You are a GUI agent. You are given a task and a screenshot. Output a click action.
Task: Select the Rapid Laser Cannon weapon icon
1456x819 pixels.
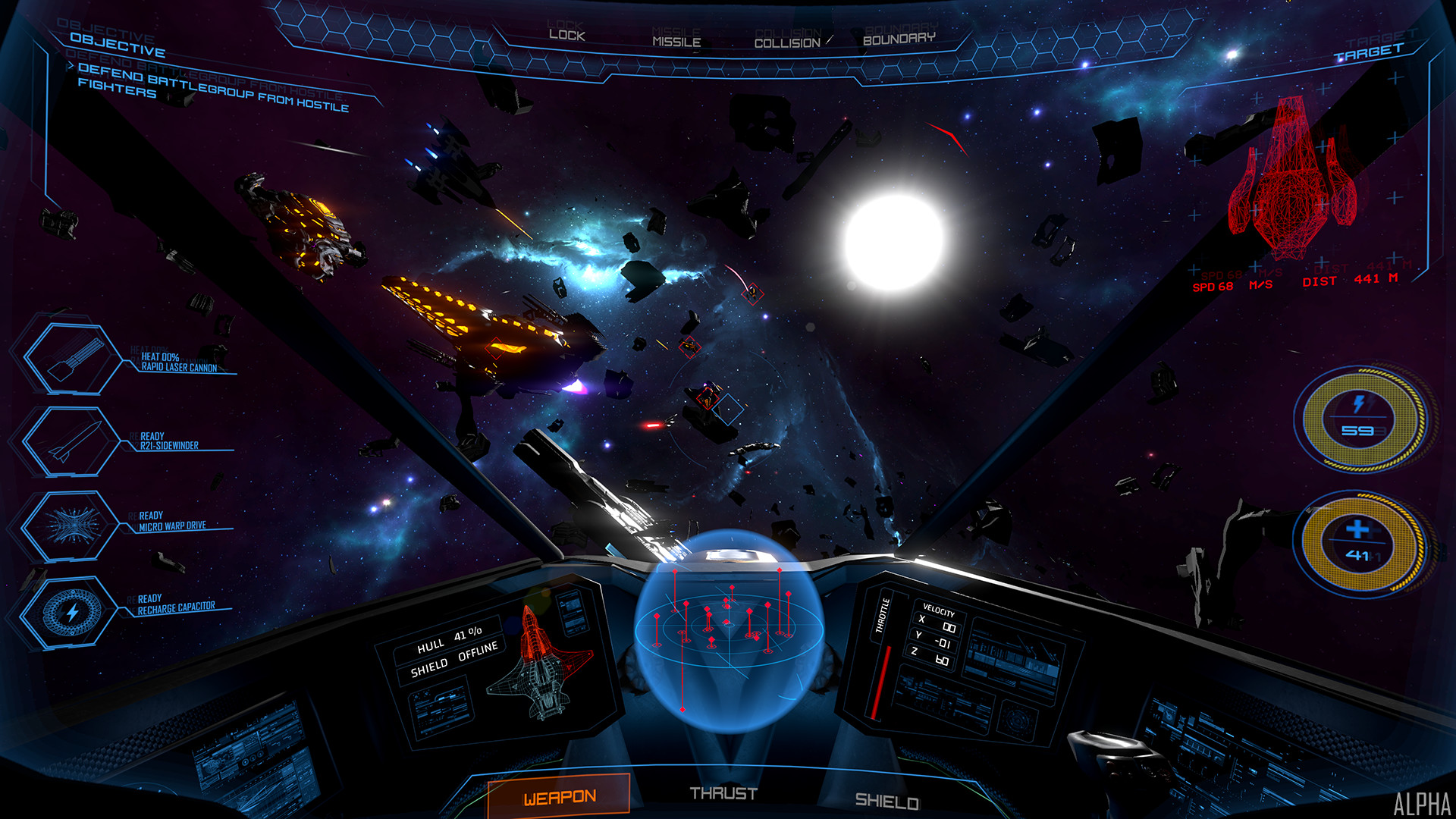coord(74,359)
